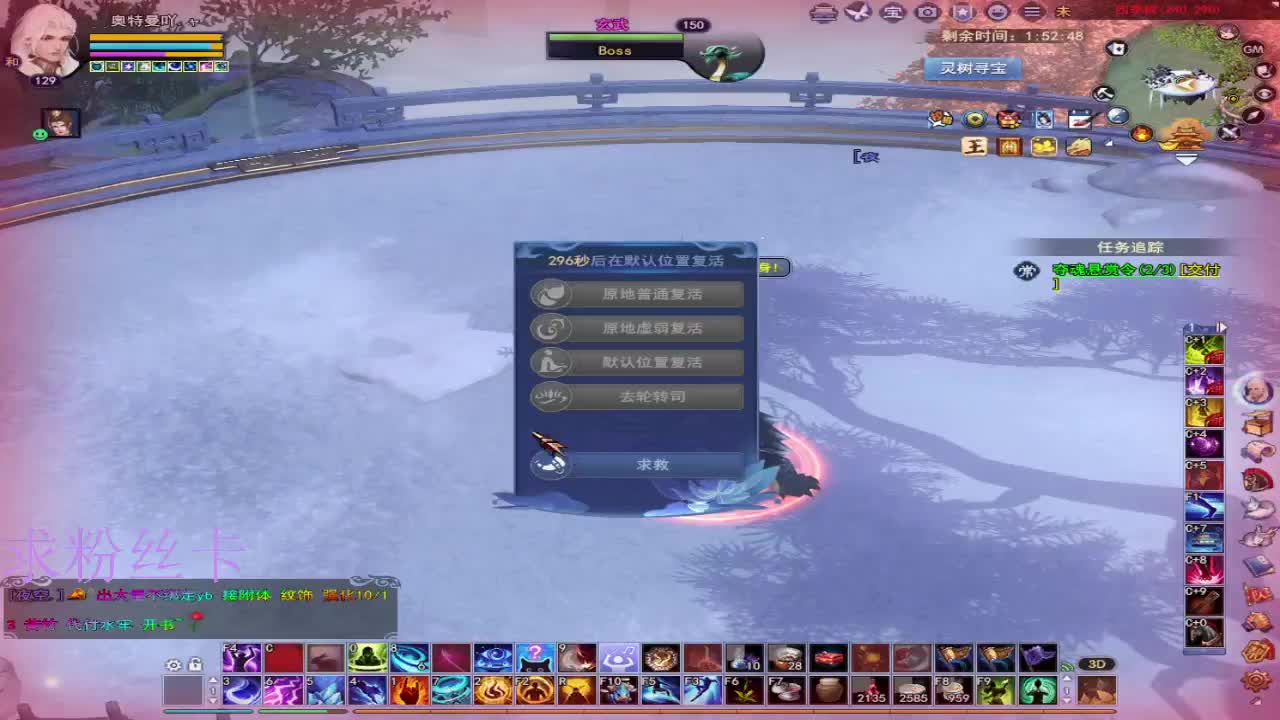1280x720 pixels.
Task: Click the Boss health bar at top
Action: (615, 44)
